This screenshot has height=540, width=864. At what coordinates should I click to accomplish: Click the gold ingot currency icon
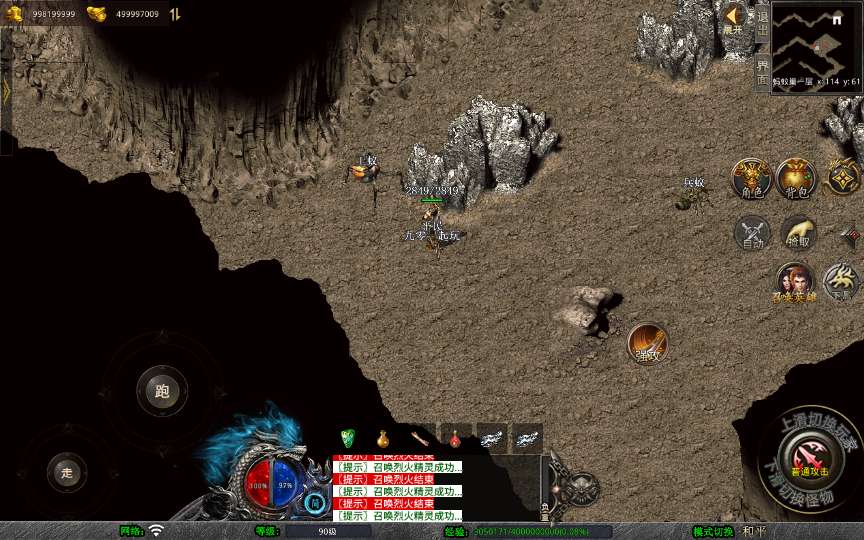pyautogui.click(x=97, y=14)
